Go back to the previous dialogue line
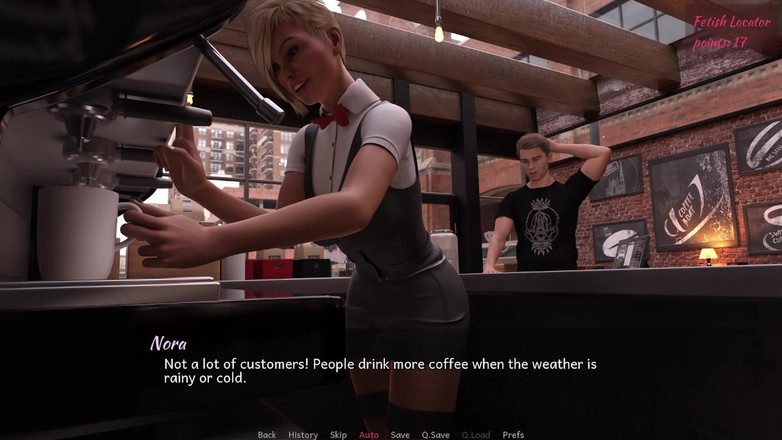Image resolution: width=782 pixels, height=440 pixels. click(266, 434)
